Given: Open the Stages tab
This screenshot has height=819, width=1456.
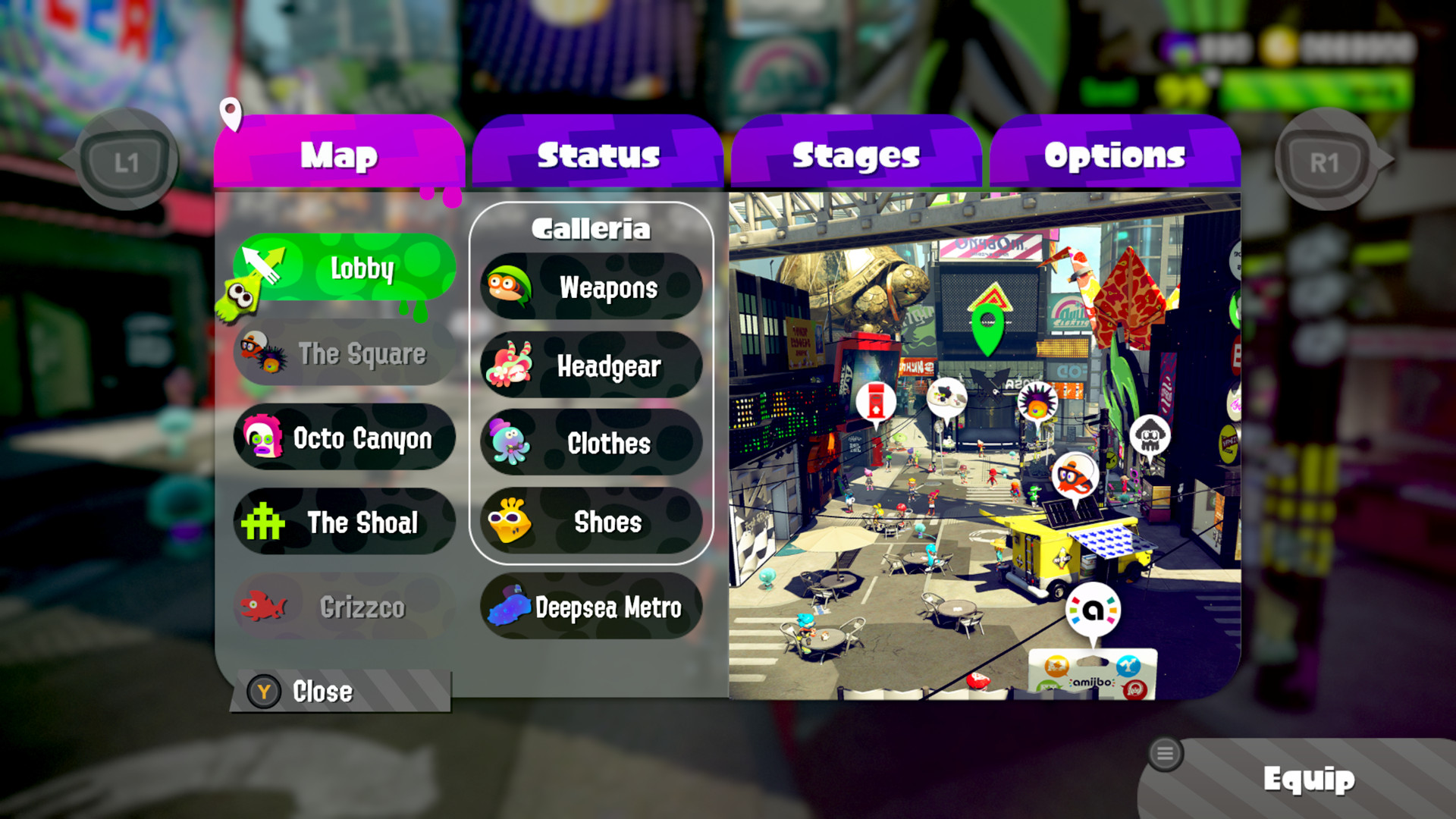Looking at the screenshot, I should tap(855, 154).
